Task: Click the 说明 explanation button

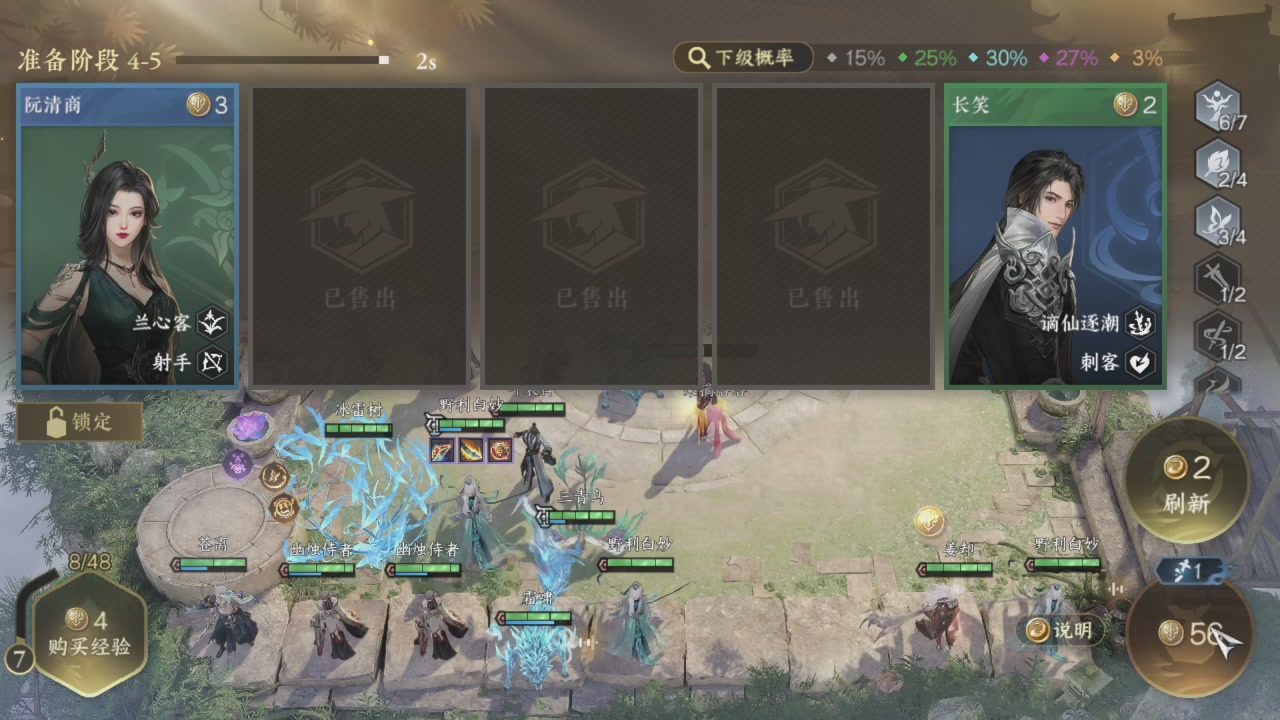Action: (x=1059, y=630)
